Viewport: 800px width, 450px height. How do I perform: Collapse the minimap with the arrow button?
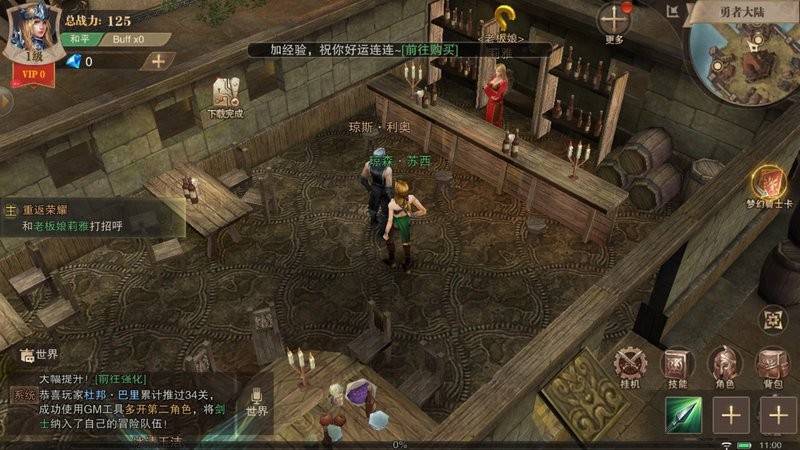(x=675, y=13)
